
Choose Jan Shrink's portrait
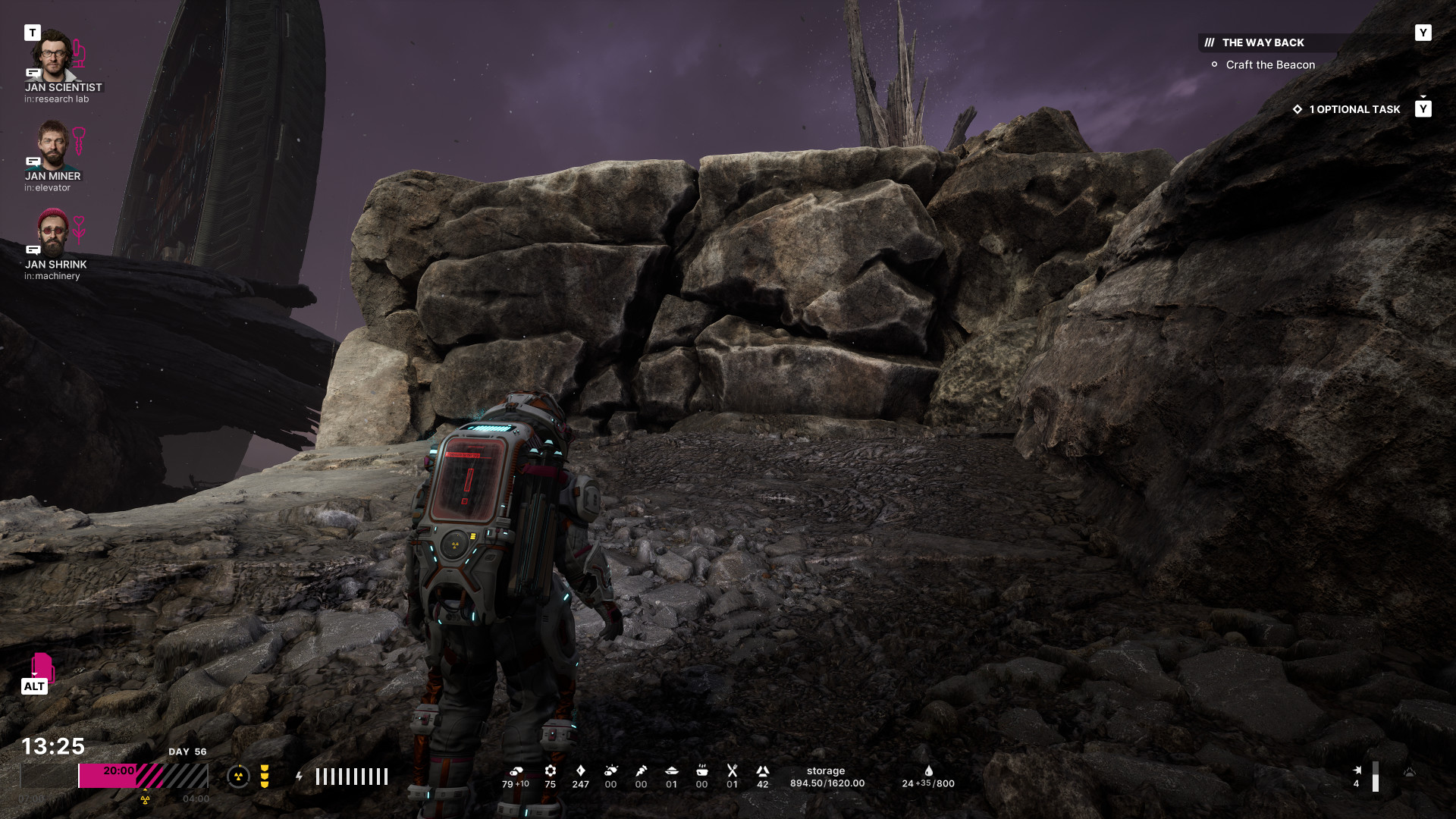[52, 232]
